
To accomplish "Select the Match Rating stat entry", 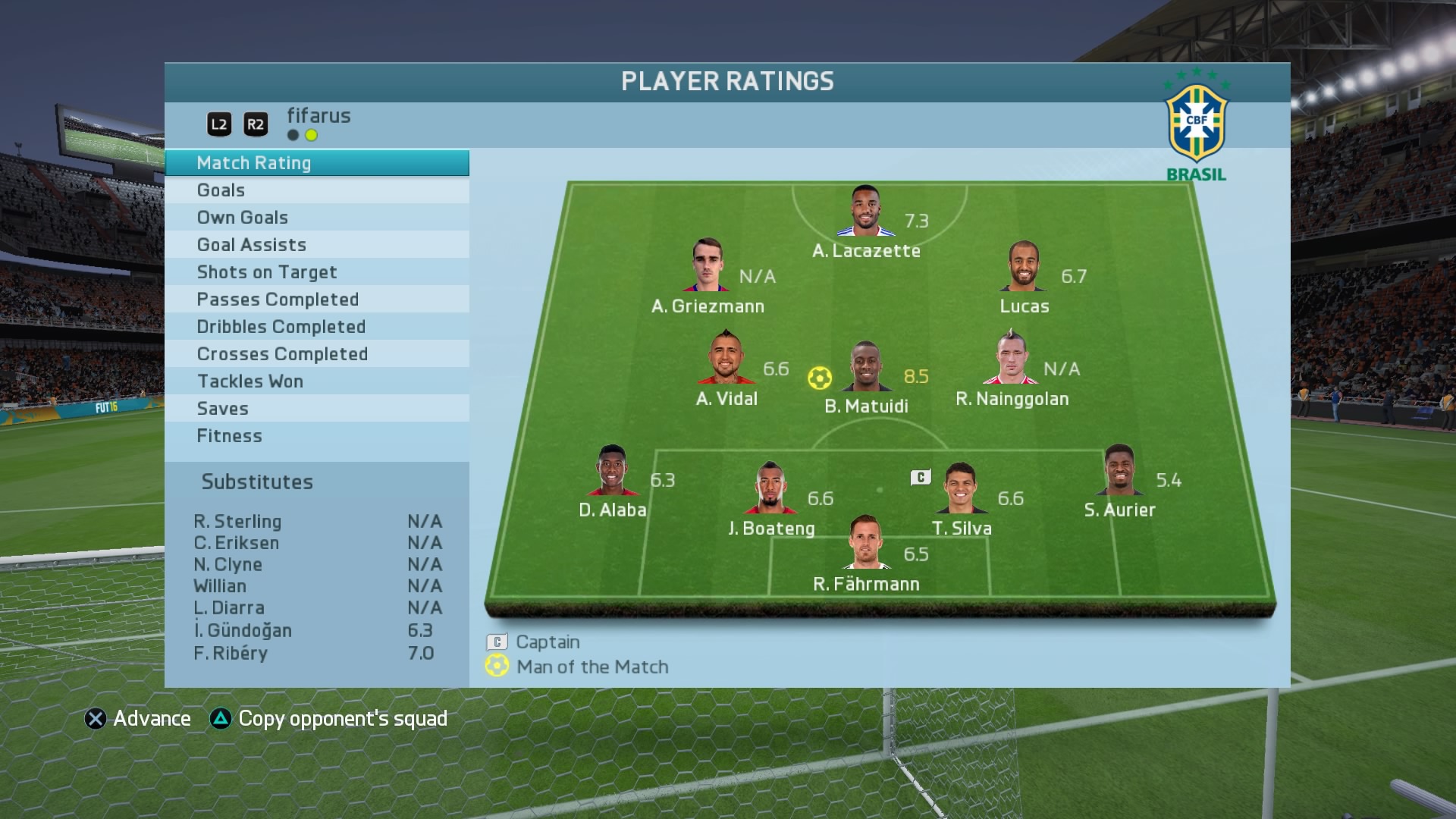I will point(316,163).
